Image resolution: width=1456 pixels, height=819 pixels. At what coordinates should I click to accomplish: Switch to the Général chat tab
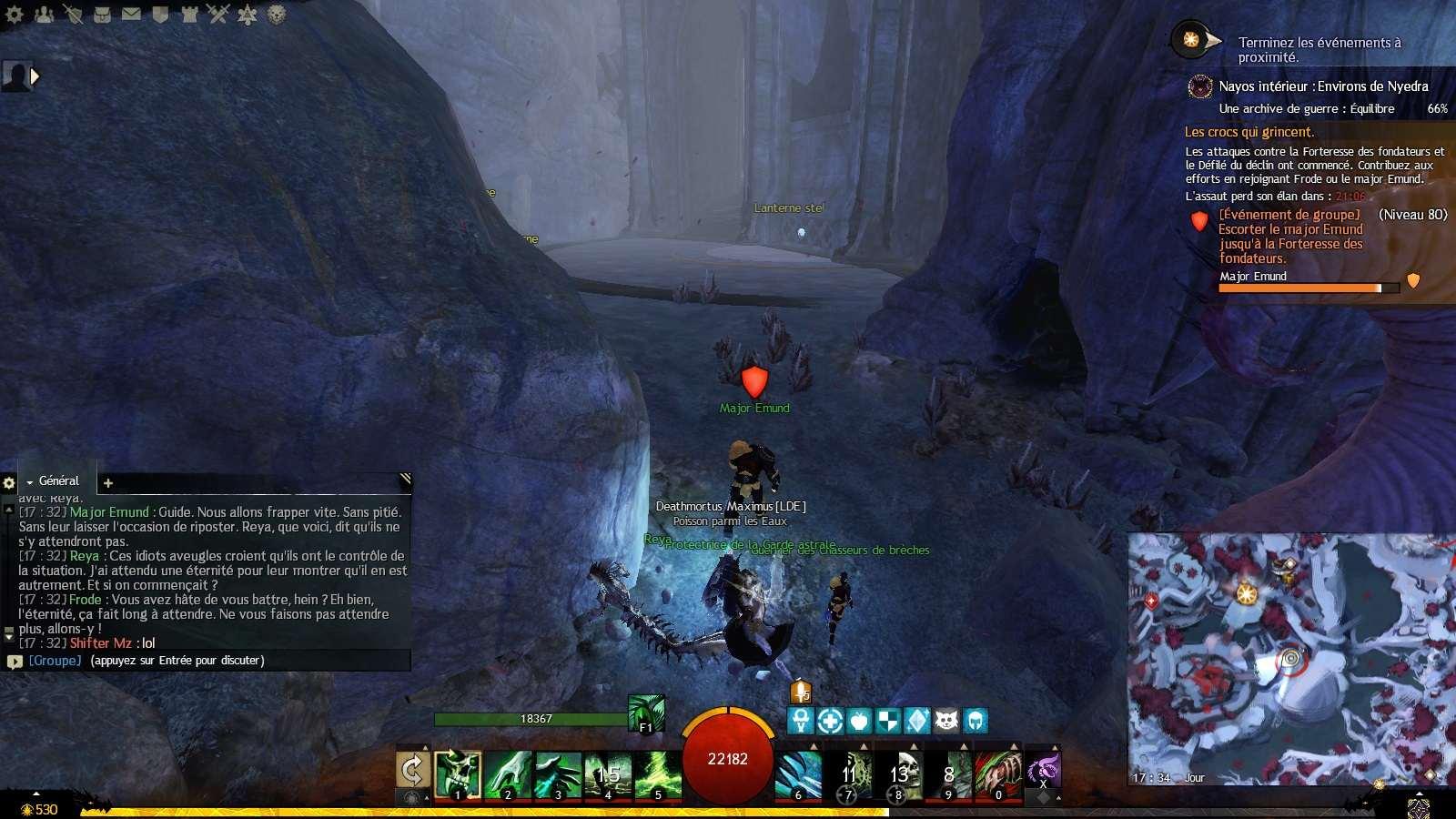58,480
